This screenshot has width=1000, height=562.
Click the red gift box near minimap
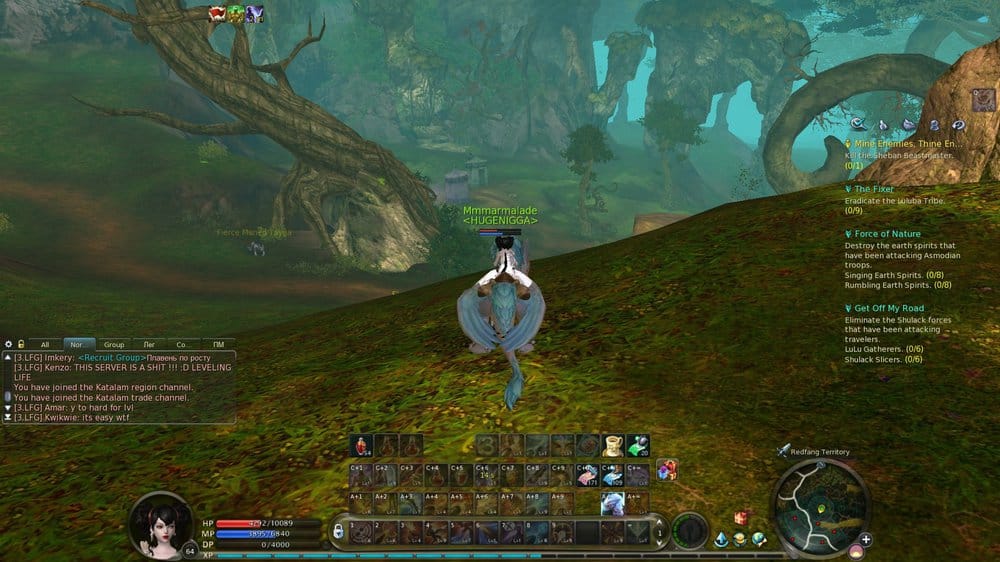741,518
